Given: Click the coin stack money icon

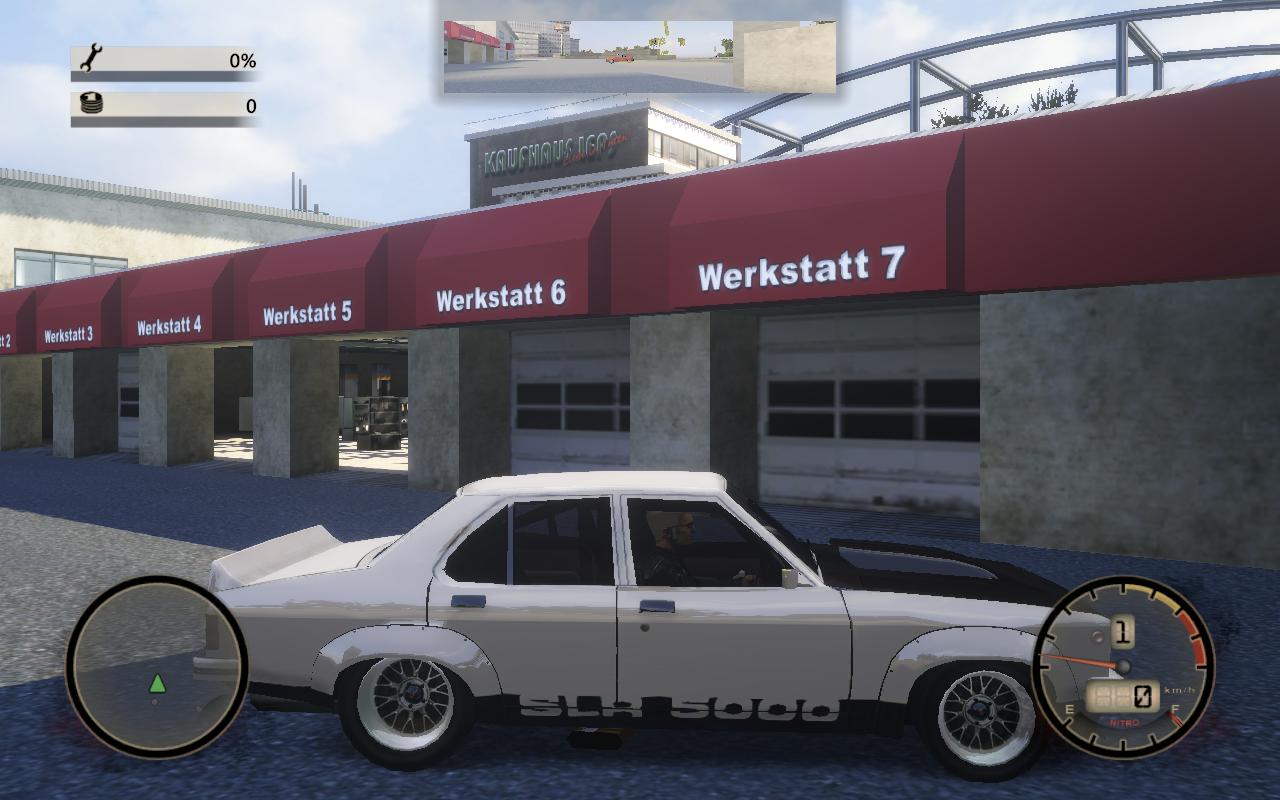Looking at the screenshot, I should point(90,104).
